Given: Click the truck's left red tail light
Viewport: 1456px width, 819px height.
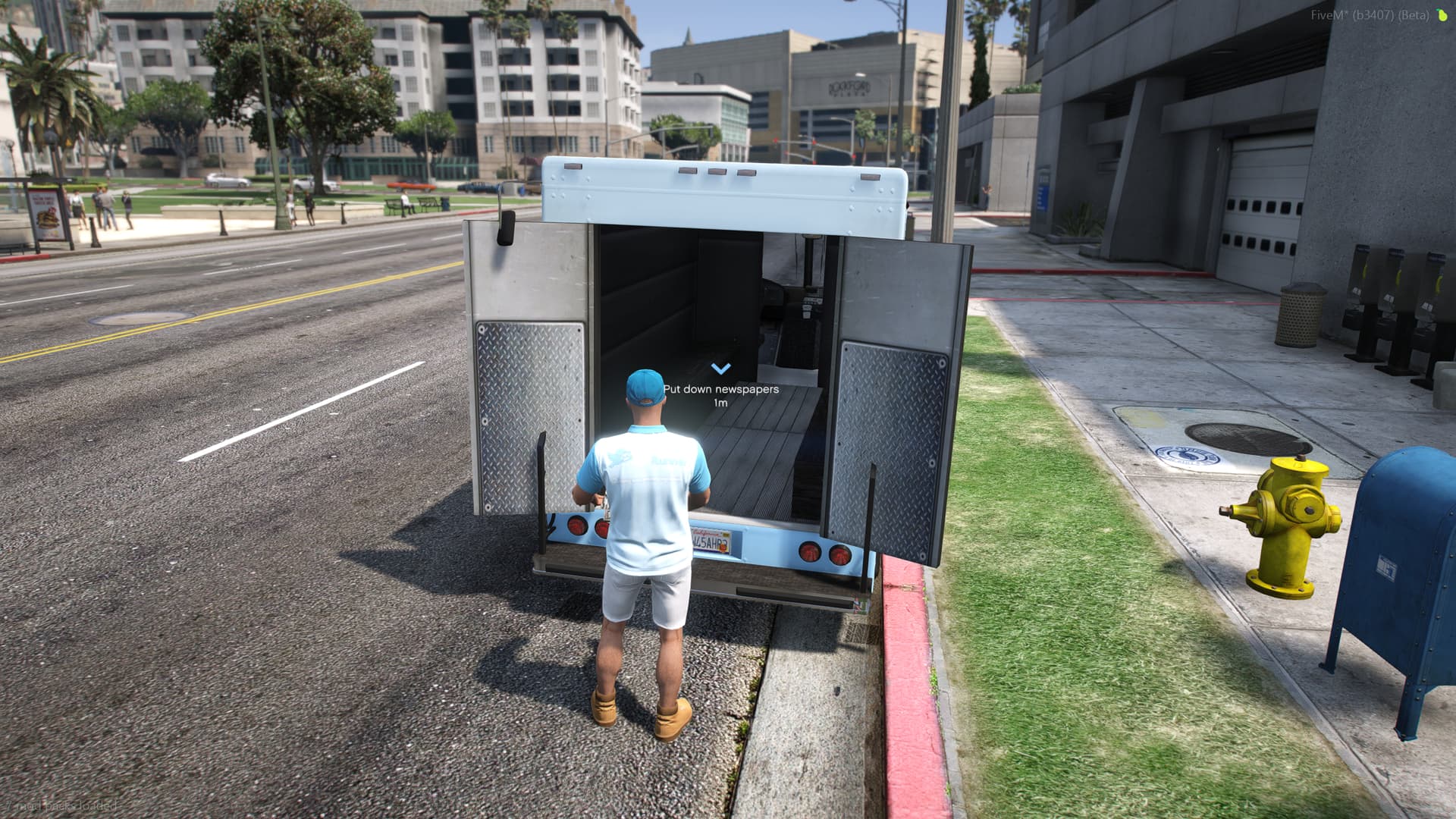Looking at the screenshot, I should tap(576, 527).
